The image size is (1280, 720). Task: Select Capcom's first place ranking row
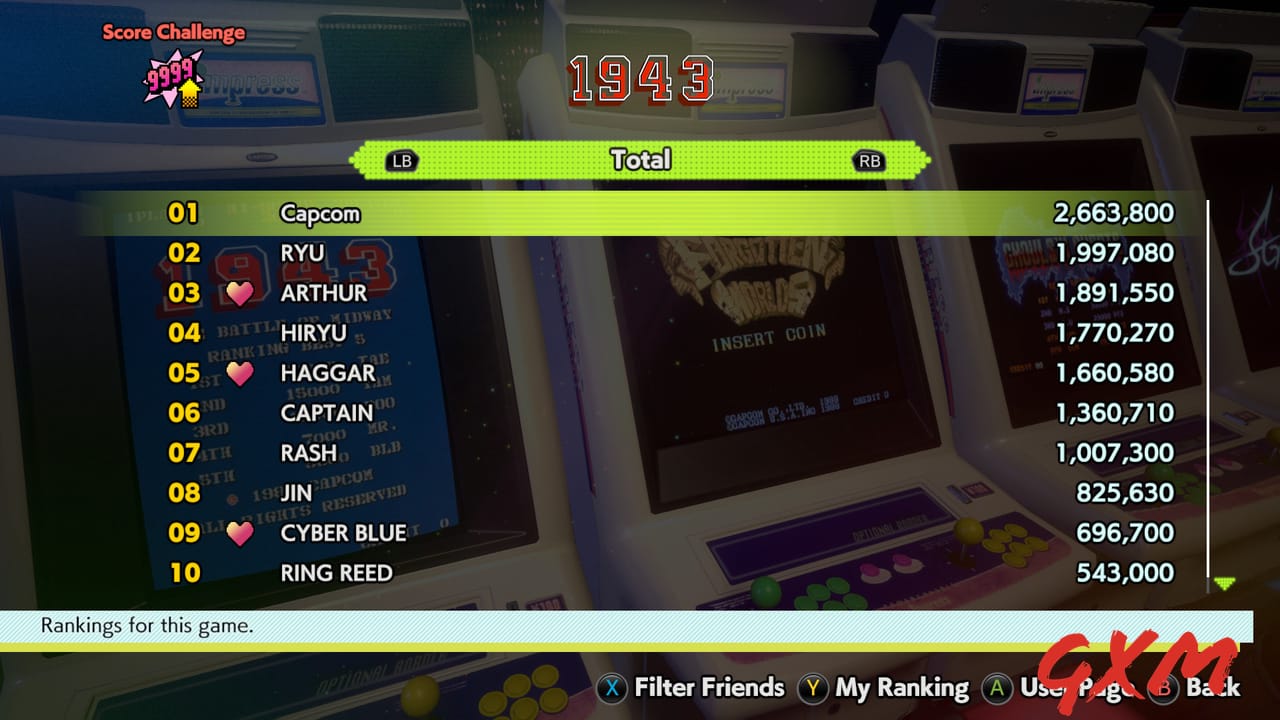640,212
